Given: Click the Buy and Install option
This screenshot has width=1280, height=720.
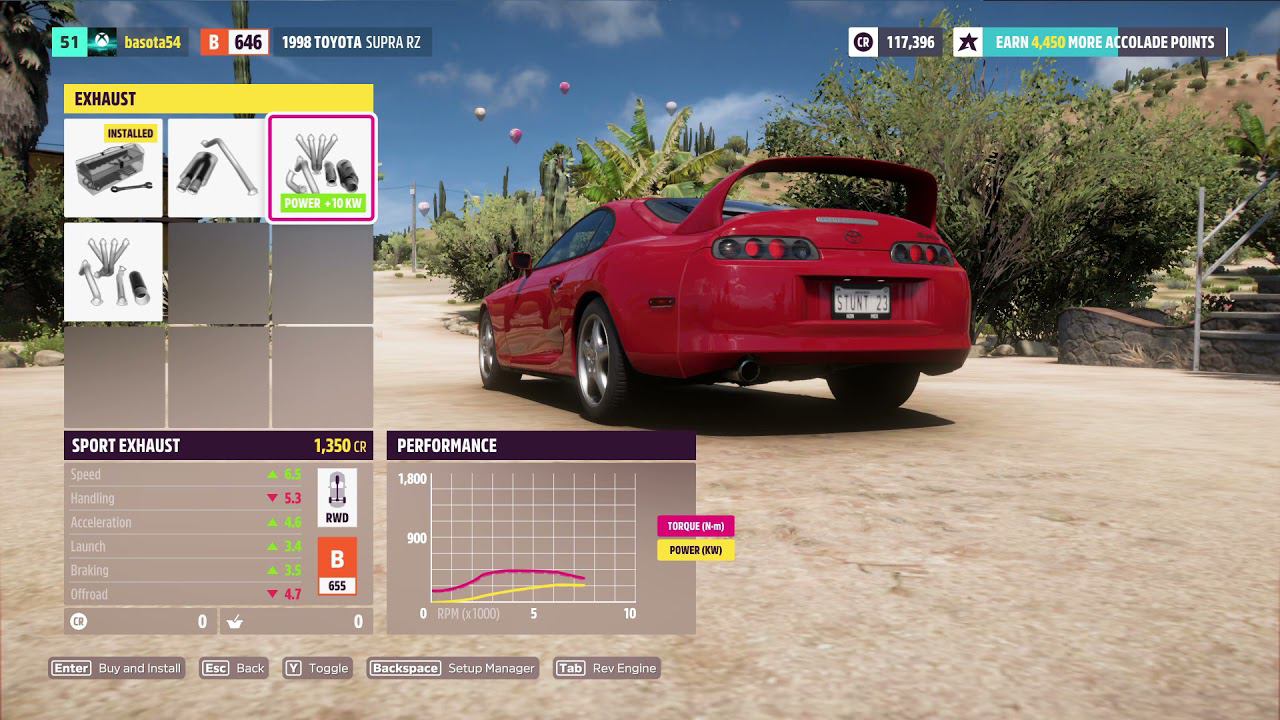Looking at the screenshot, I should point(117,668).
